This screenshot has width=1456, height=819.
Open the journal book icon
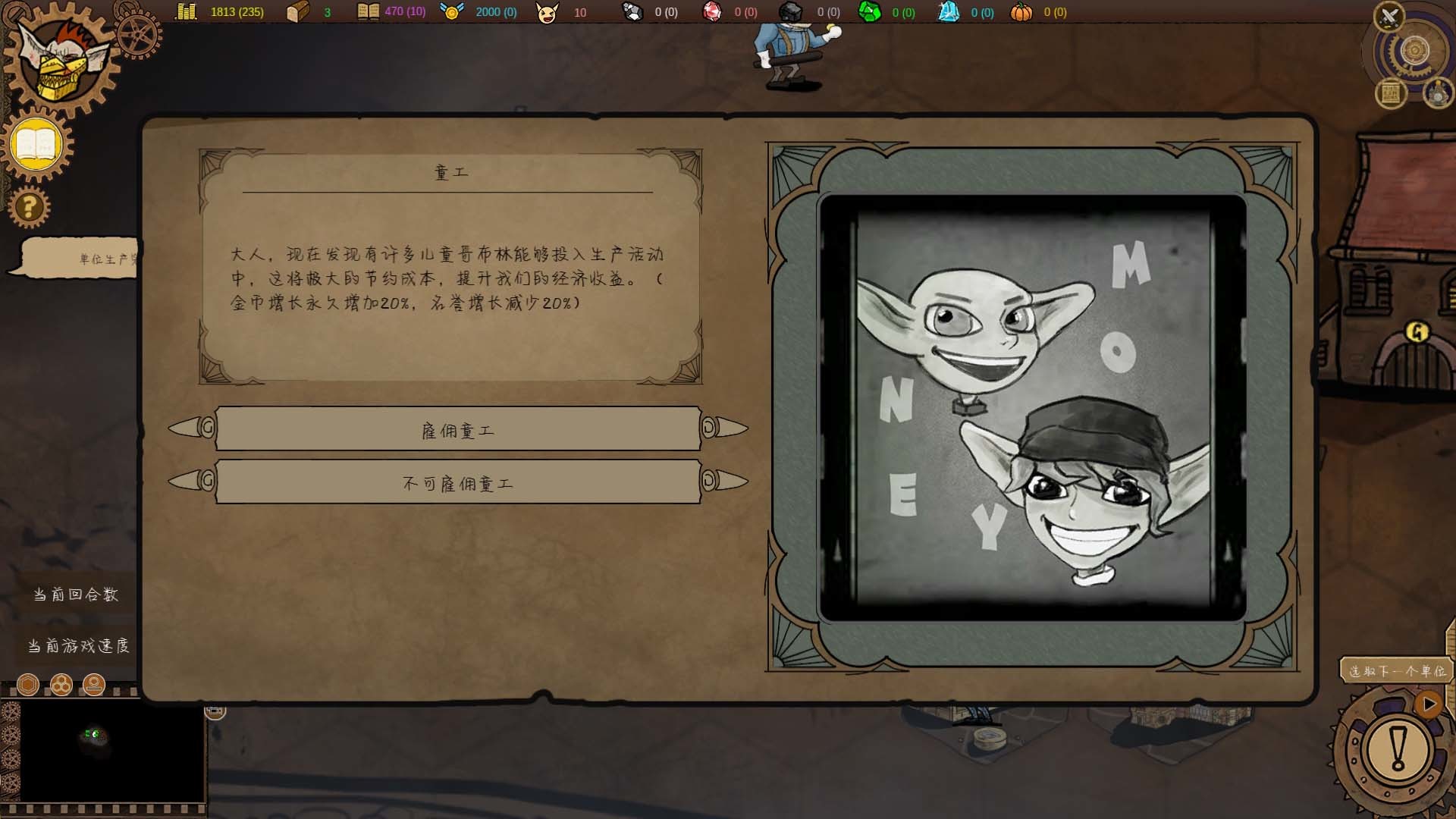click(36, 143)
